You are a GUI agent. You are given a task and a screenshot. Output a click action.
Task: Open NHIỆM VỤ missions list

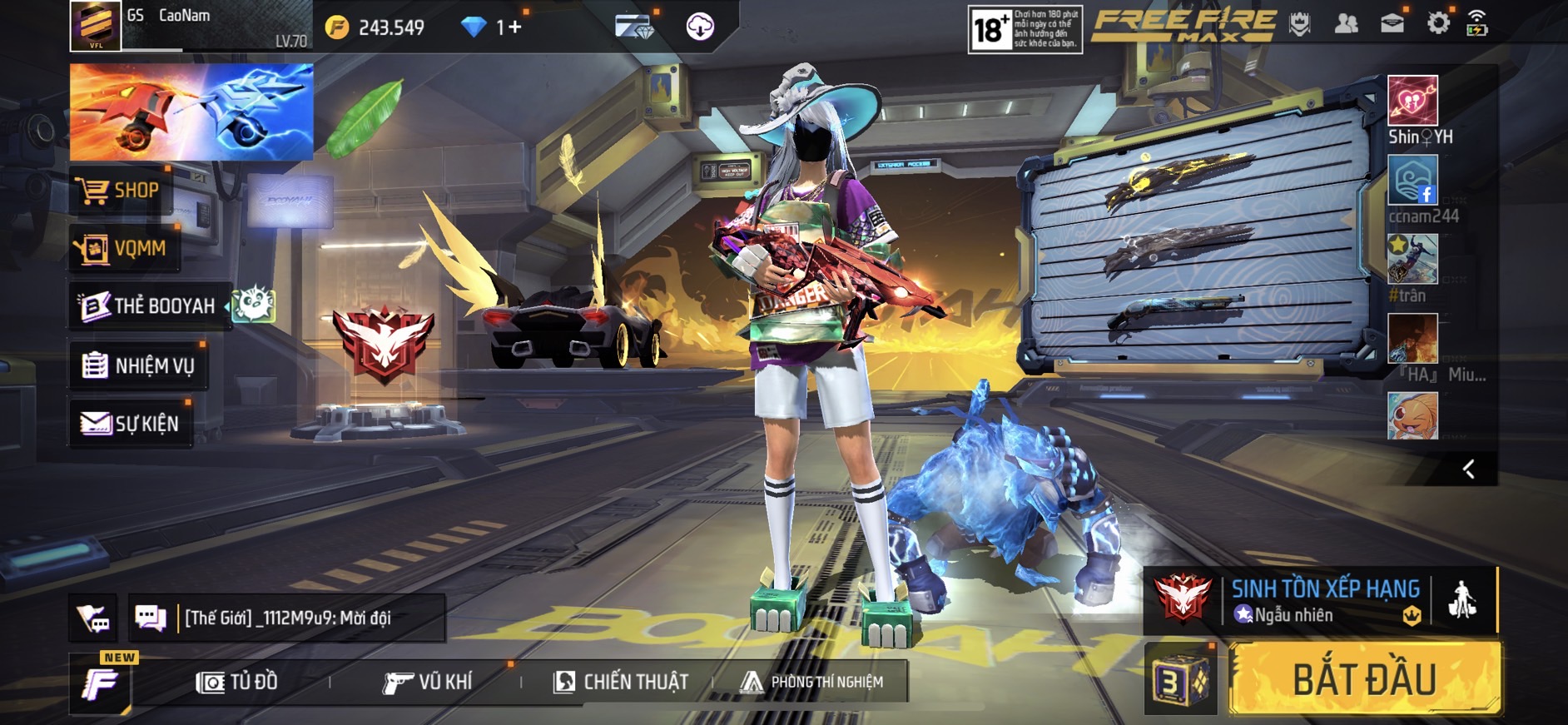click(139, 365)
